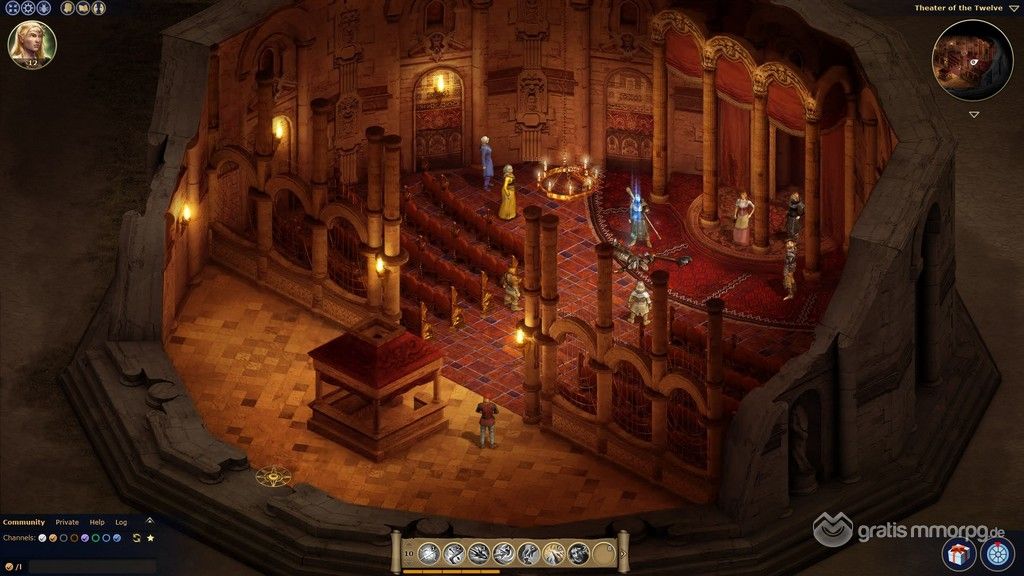Enable the green chat channel

click(95, 538)
